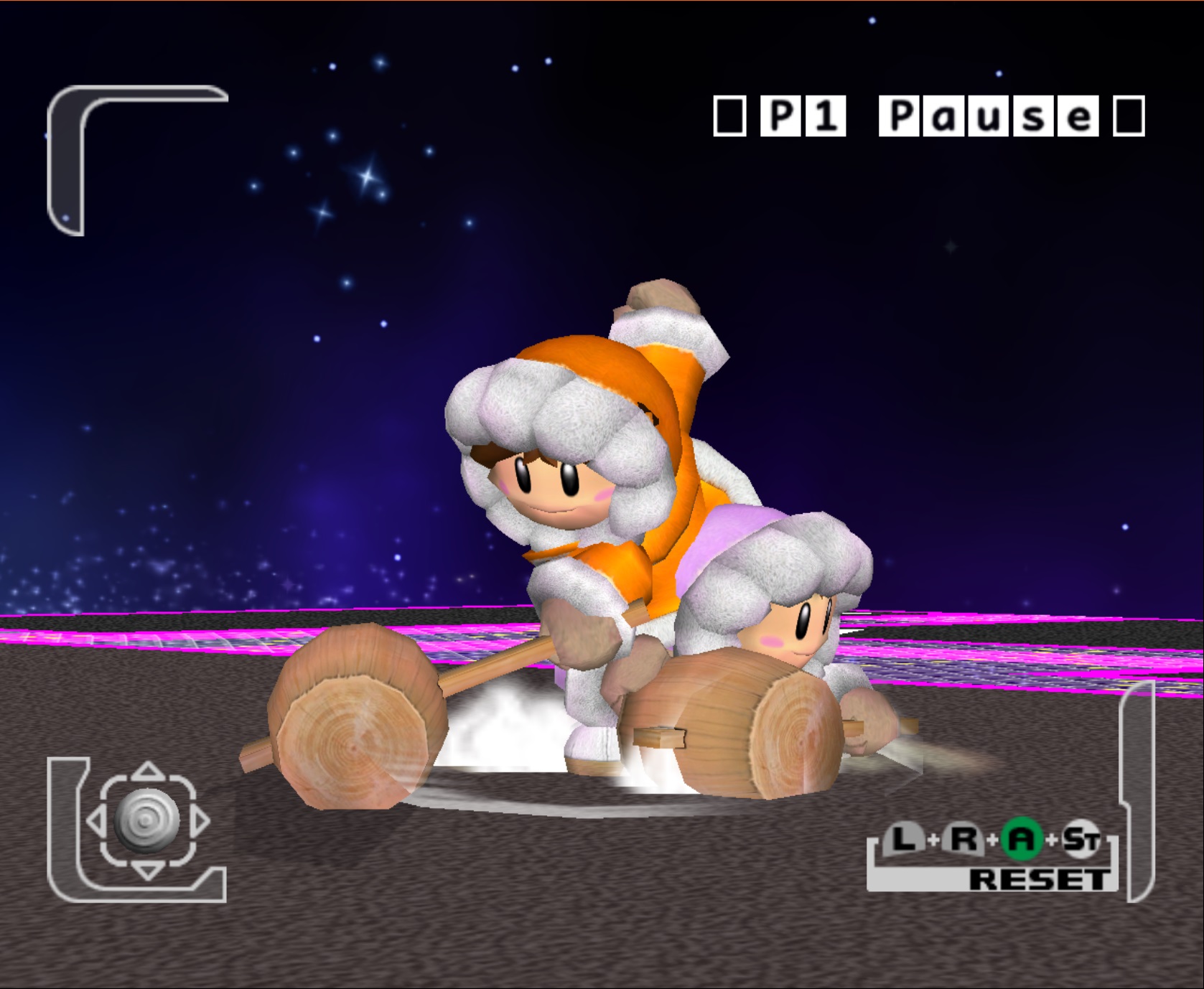Select the R button icon in the RESET prompt

(963, 839)
